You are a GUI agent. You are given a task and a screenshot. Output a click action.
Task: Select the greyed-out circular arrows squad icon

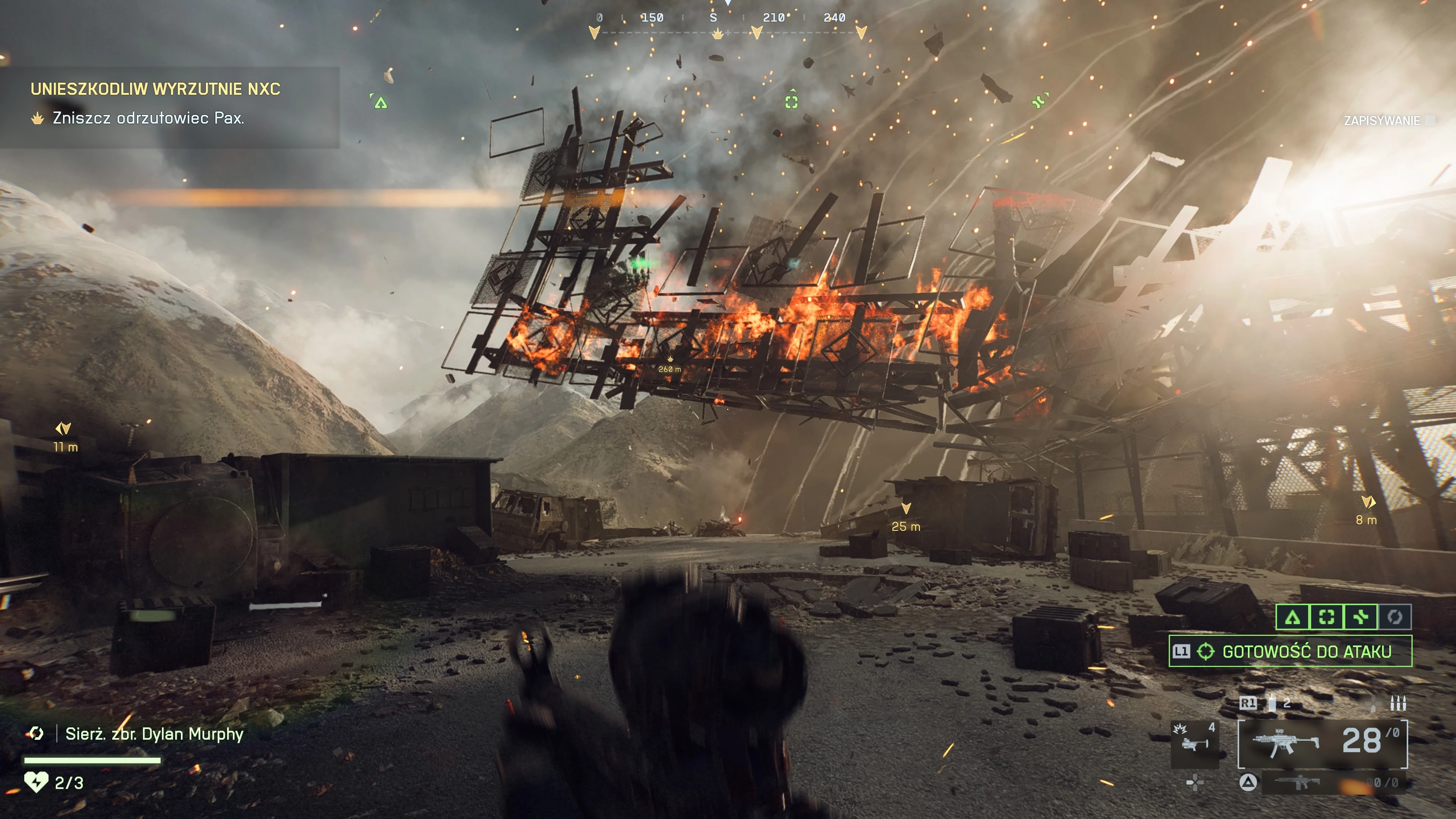click(x=1395, y=617)
